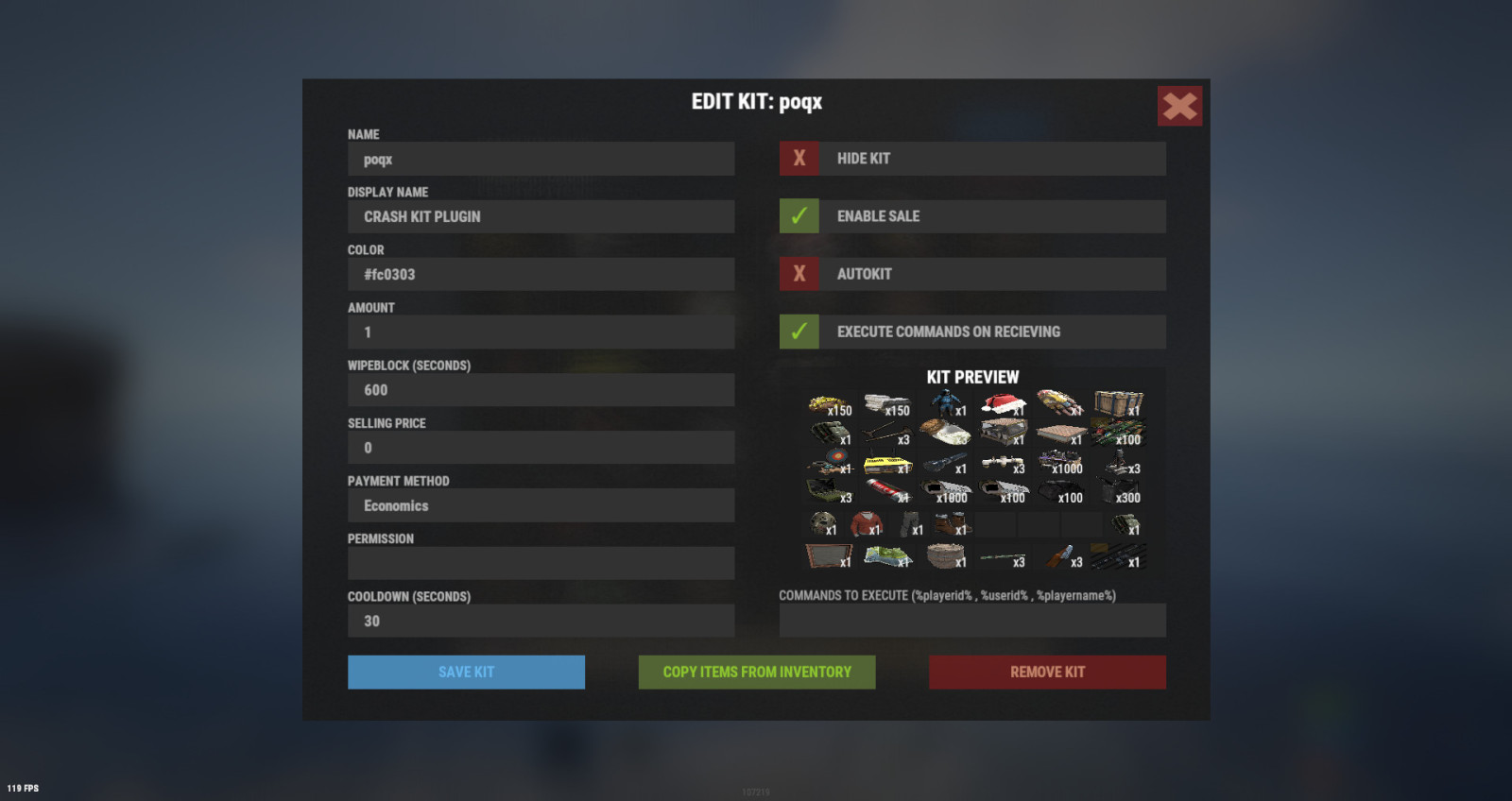Disable the ENABLE SALE option
The image size is (1512, 801).
tap(799, 216)
